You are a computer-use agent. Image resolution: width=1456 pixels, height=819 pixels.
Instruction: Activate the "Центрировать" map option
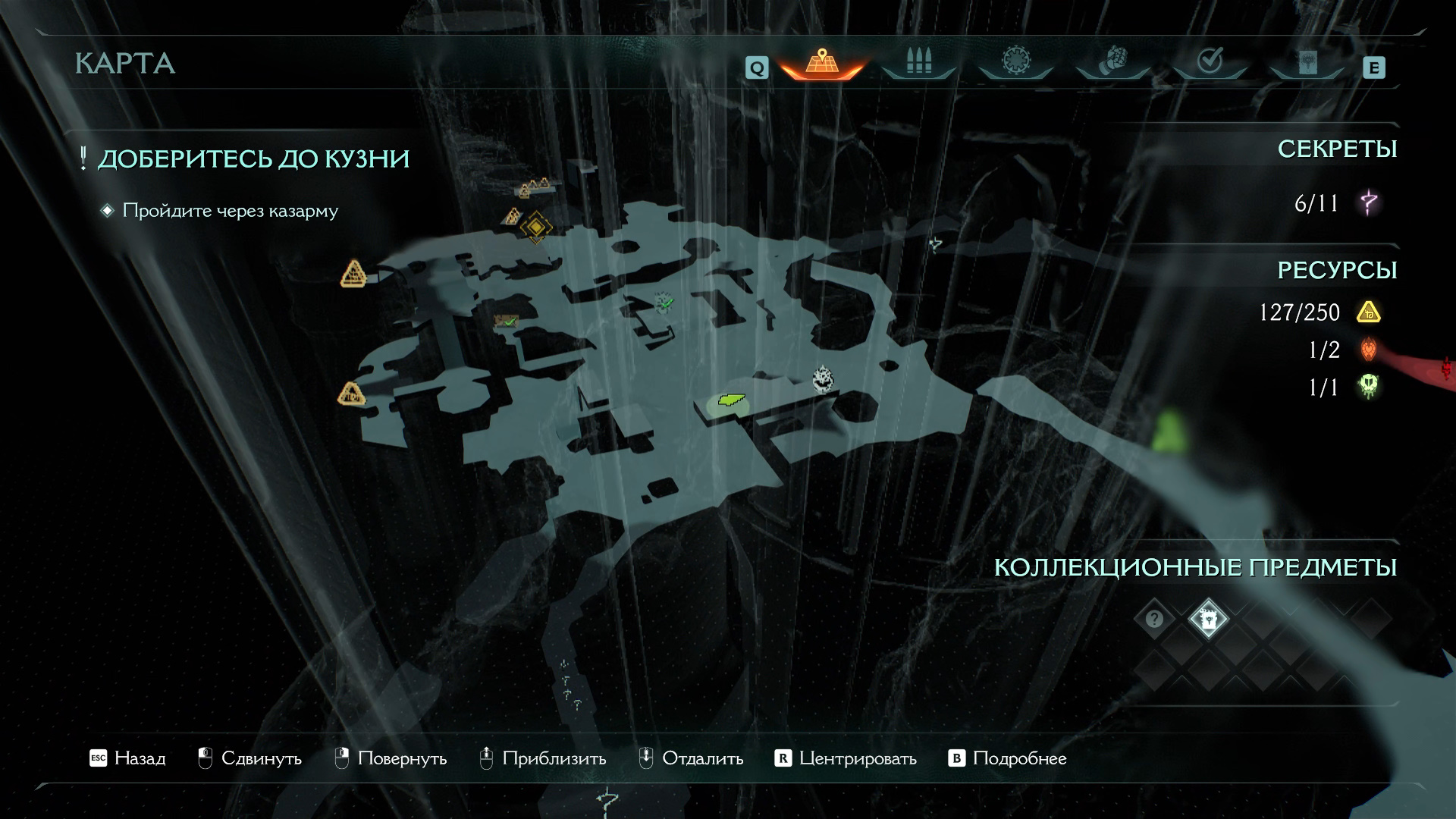click(x=846, y=758)
